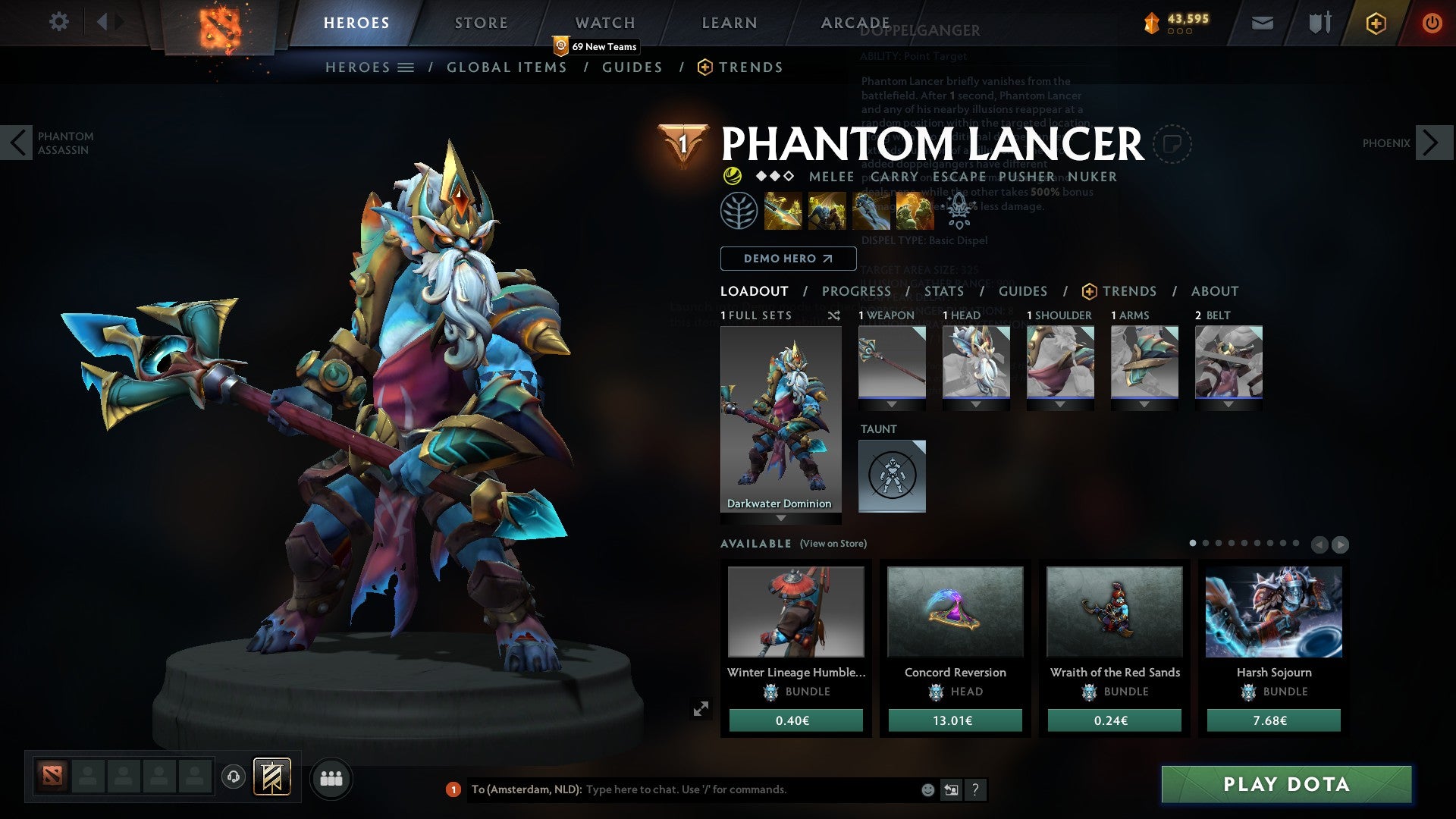Open Dota Plus with the gold plus icon

coord(1376,23)
